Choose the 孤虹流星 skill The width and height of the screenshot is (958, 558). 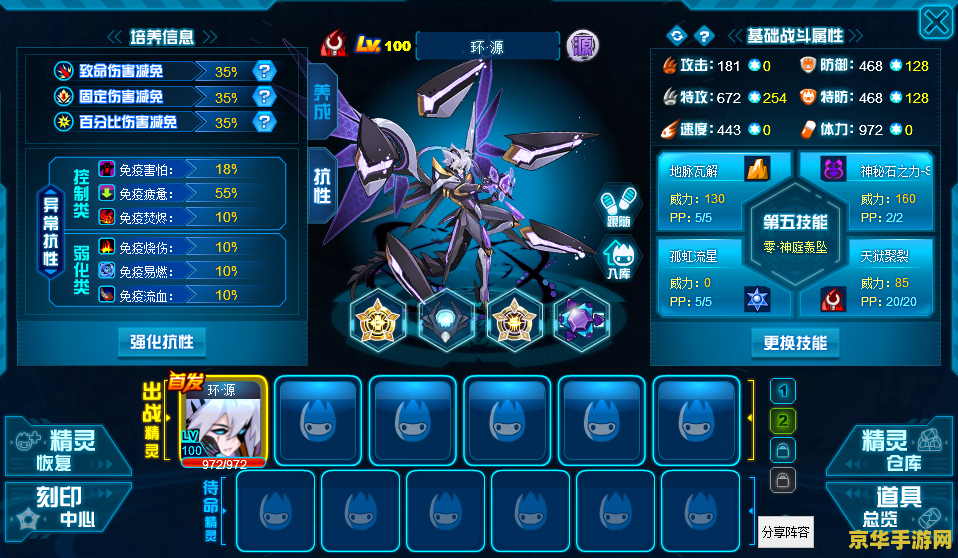click(706, 273)
